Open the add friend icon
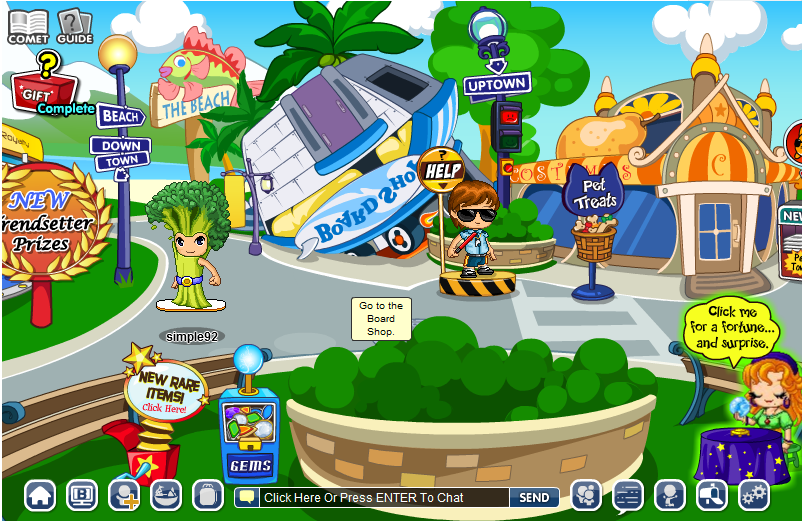Image resolution: width=805 pixels, height=523 pixels. [124, 495]
